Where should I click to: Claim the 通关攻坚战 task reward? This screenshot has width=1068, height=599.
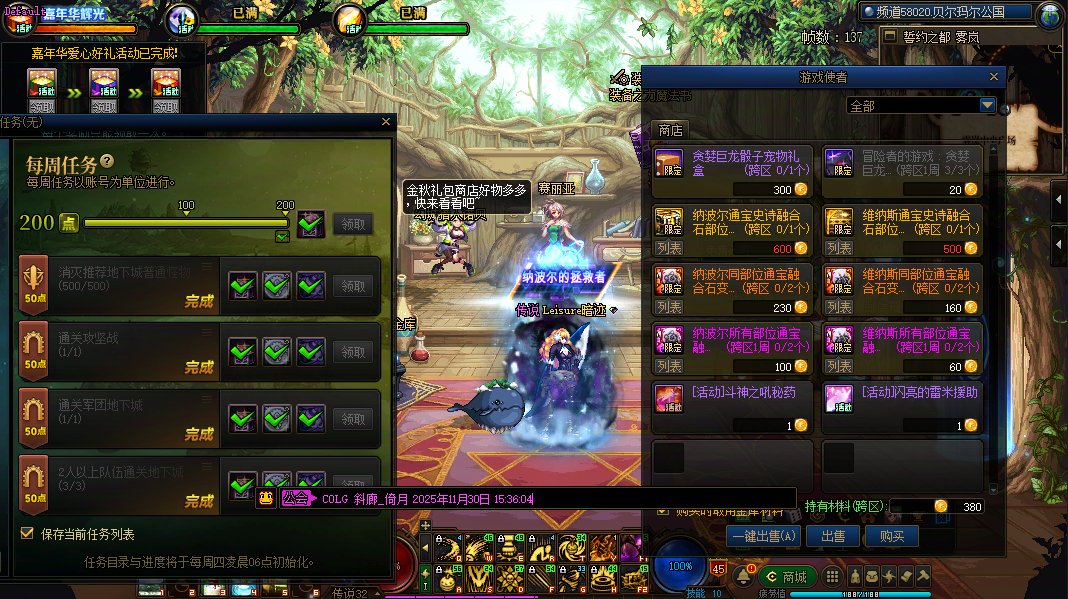pos(354,352)
